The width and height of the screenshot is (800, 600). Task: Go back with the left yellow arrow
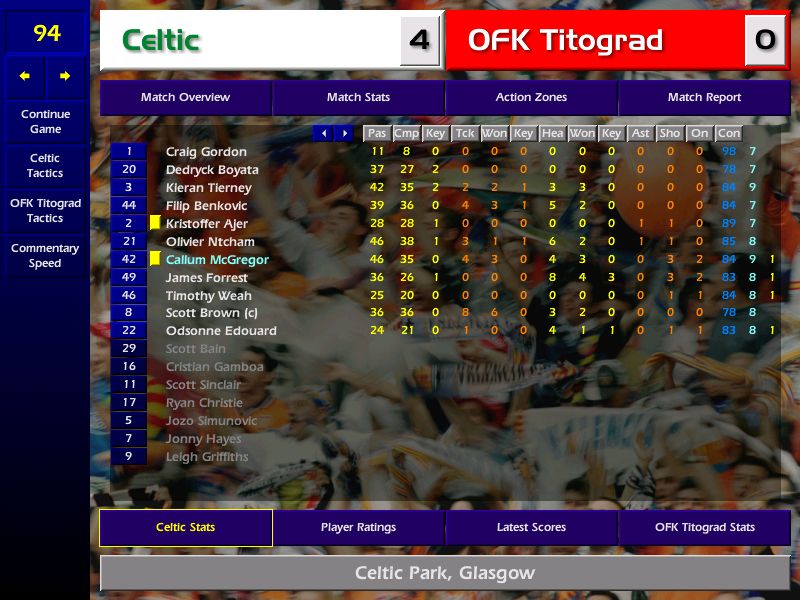point(25,76)
